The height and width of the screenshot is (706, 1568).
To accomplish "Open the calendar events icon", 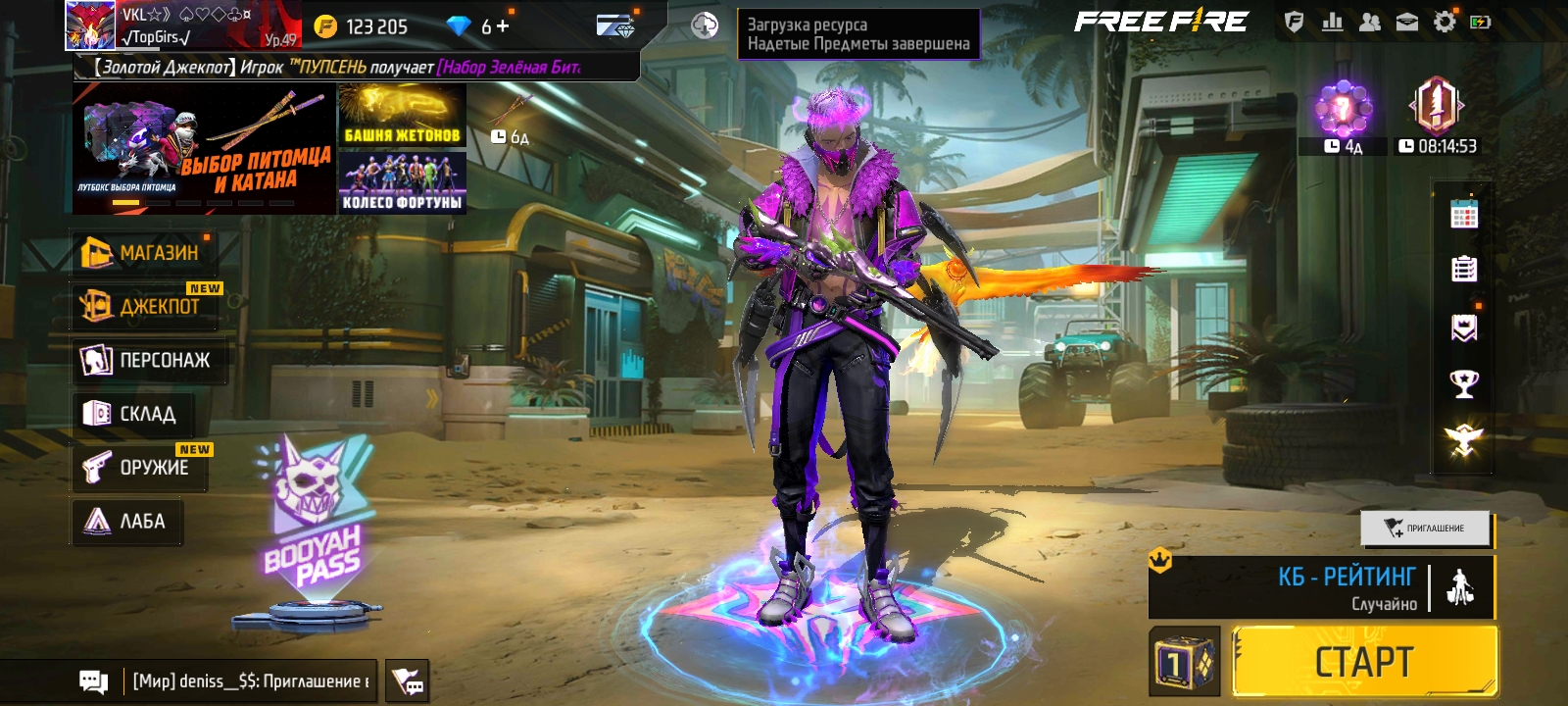I will (x=1464, y=214).
